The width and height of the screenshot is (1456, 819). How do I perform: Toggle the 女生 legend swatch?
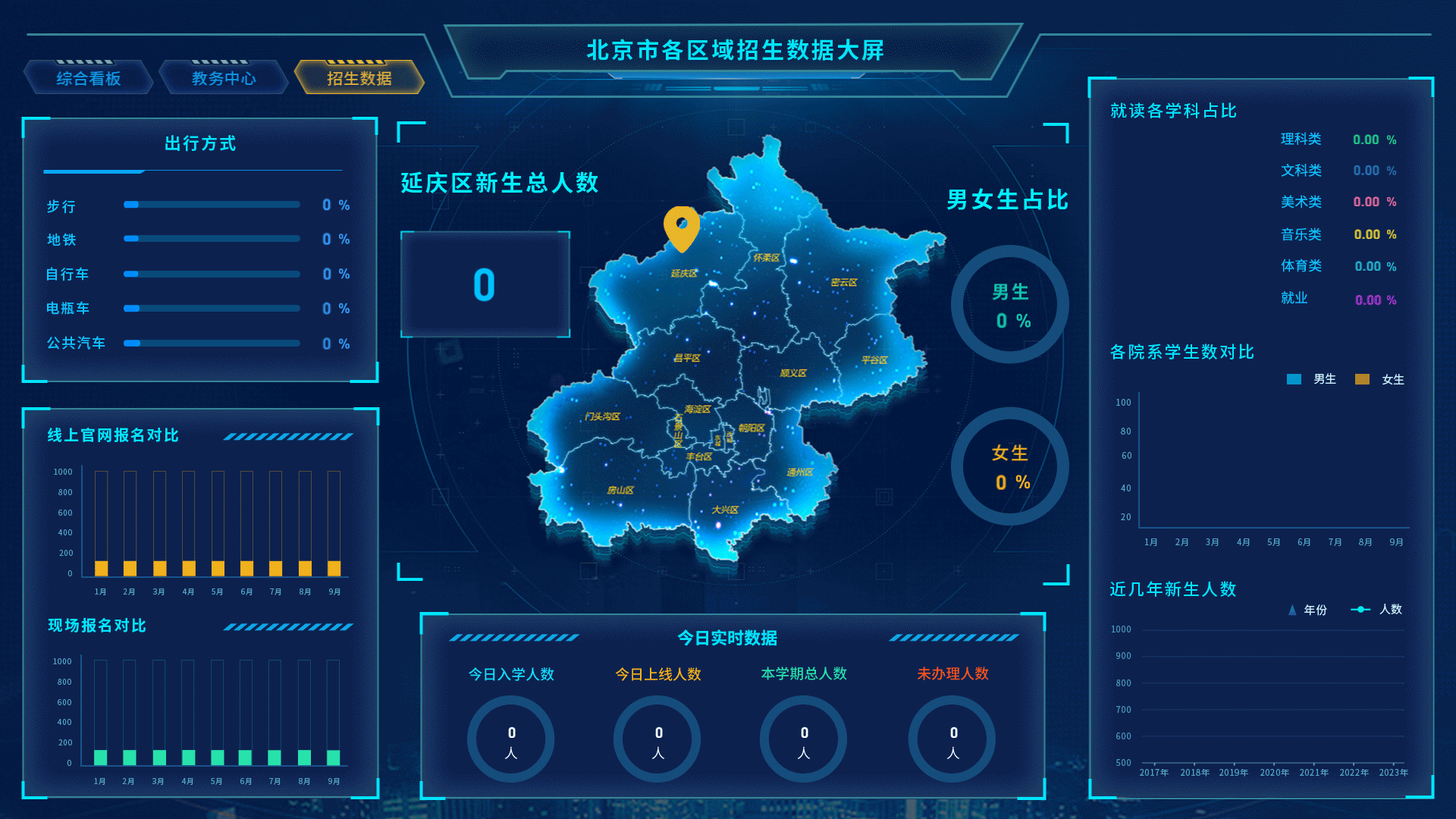pyautogui.click(x=1363, y=379)
